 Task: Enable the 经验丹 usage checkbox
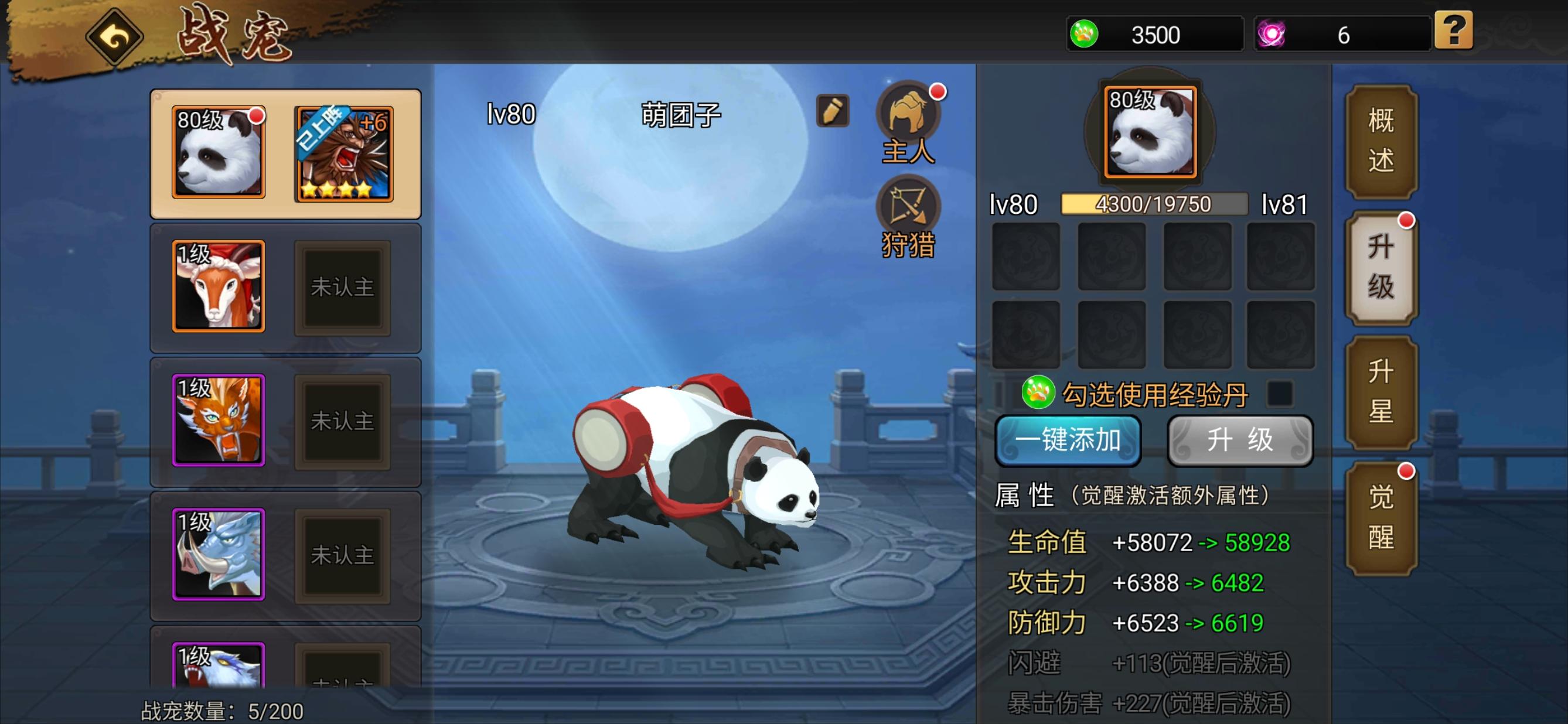click(x=1282, y=394)
